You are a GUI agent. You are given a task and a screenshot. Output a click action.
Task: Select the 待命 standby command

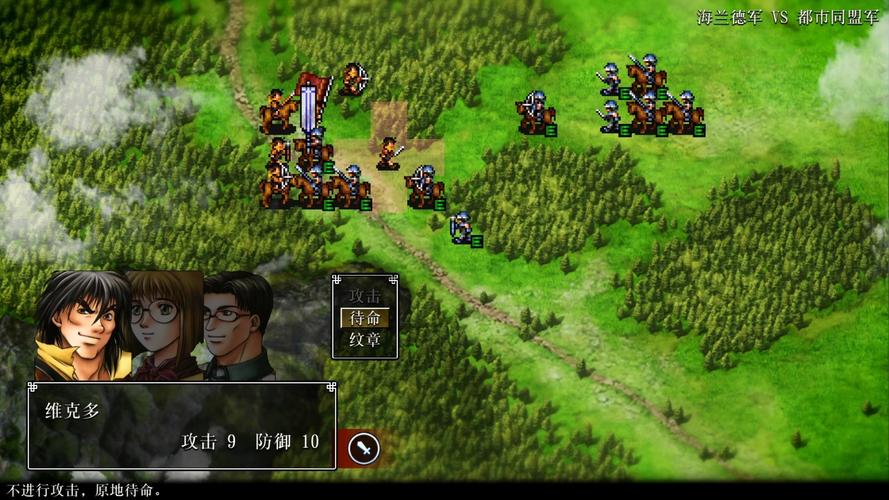pyautogui.click(x=365, y=318)
